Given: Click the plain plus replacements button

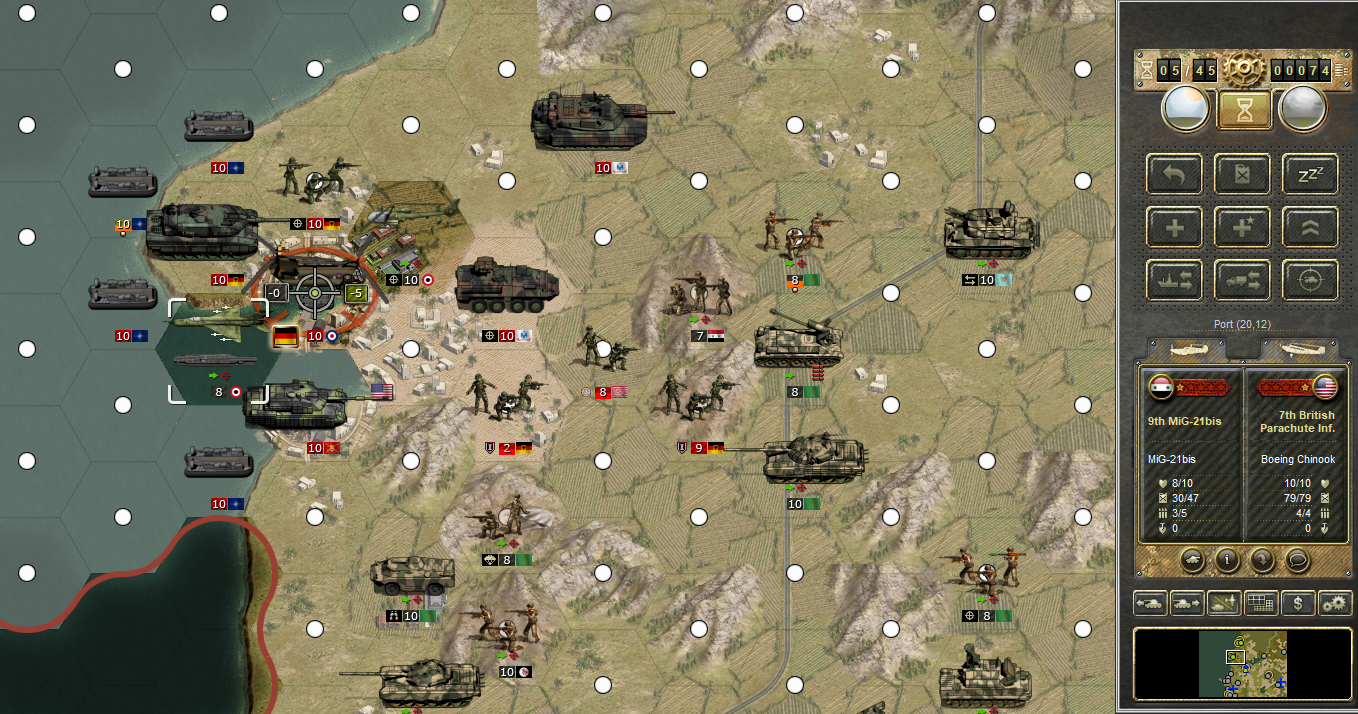Looking at the screenshot, I should coord(1175,227).
